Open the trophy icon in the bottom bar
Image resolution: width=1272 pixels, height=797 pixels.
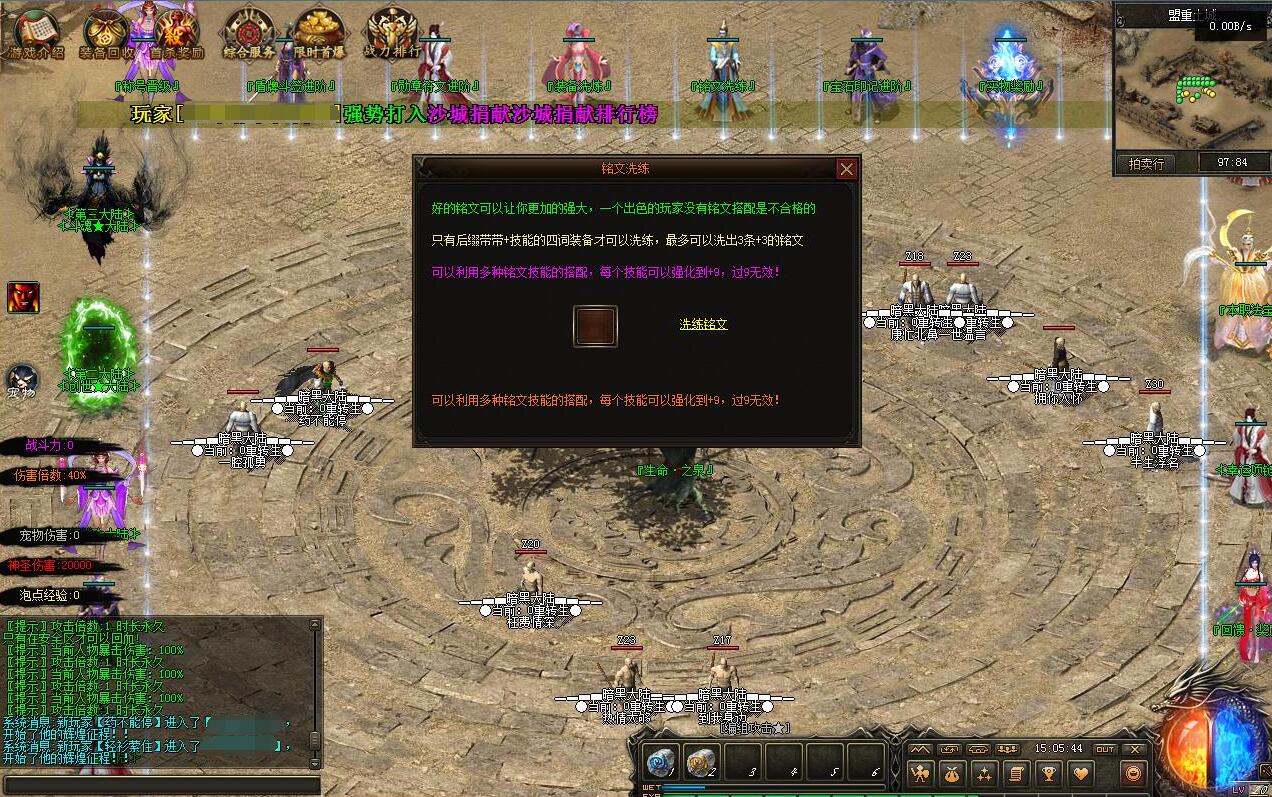pyautogui.click(x=1048, y=772)
